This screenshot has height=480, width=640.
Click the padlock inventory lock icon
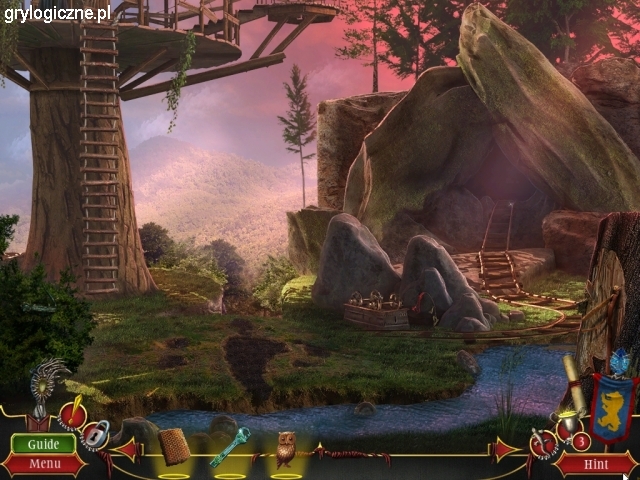coord(96,434)
